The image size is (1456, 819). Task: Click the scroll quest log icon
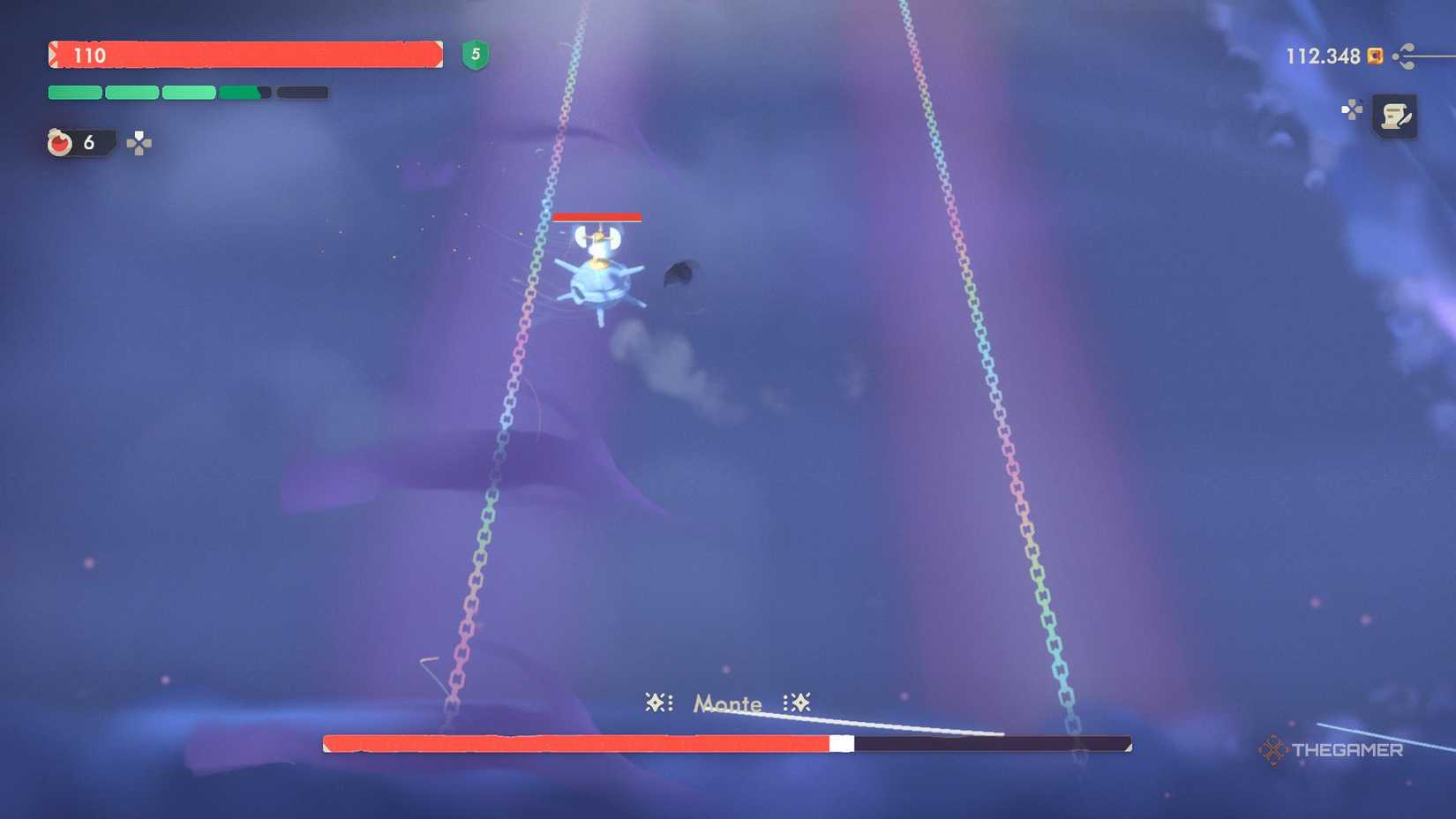pyautogui.click(x=1394, y=116)
